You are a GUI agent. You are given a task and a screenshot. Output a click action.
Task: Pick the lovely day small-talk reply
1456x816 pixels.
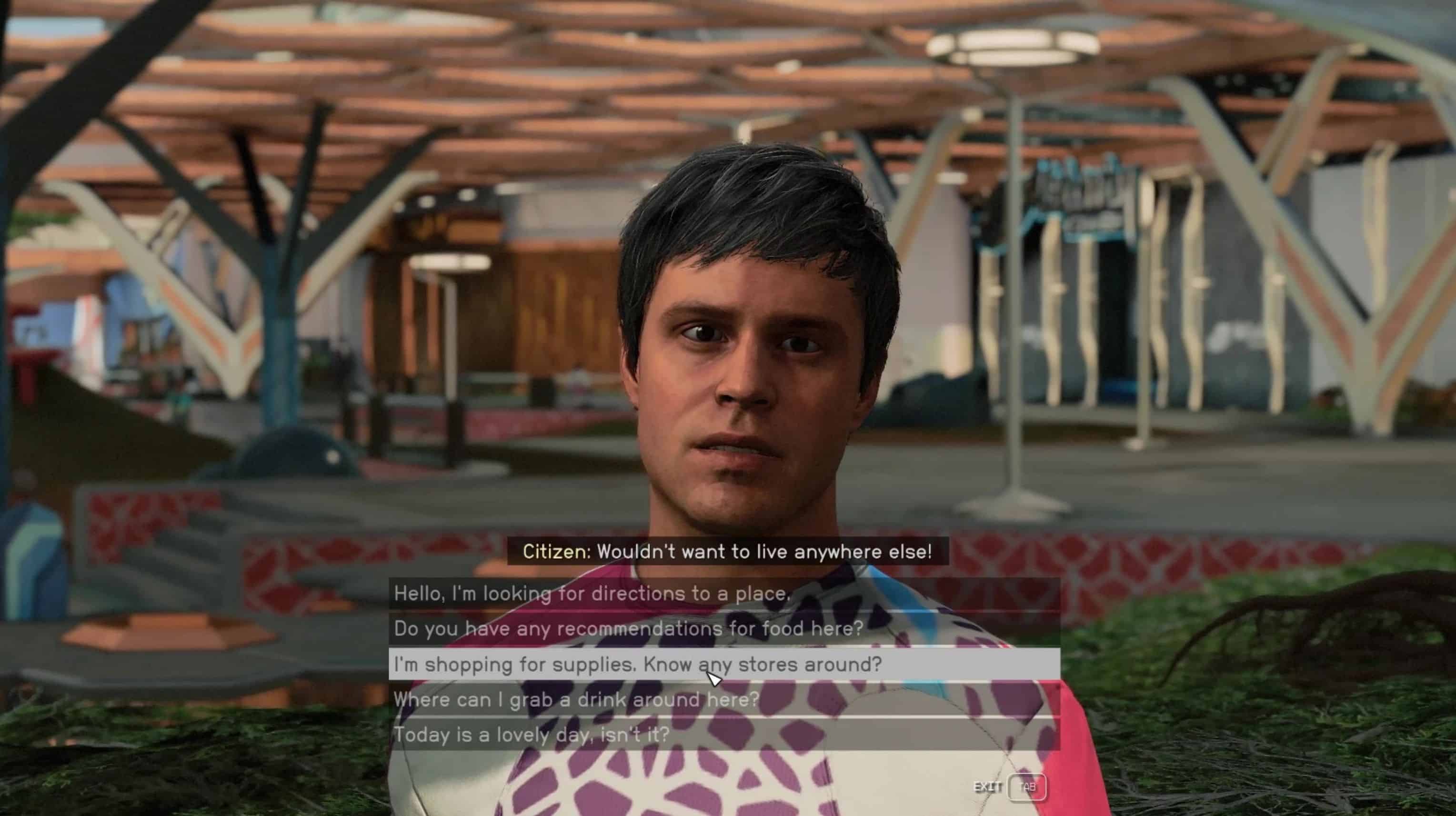(x=532, y=735)
